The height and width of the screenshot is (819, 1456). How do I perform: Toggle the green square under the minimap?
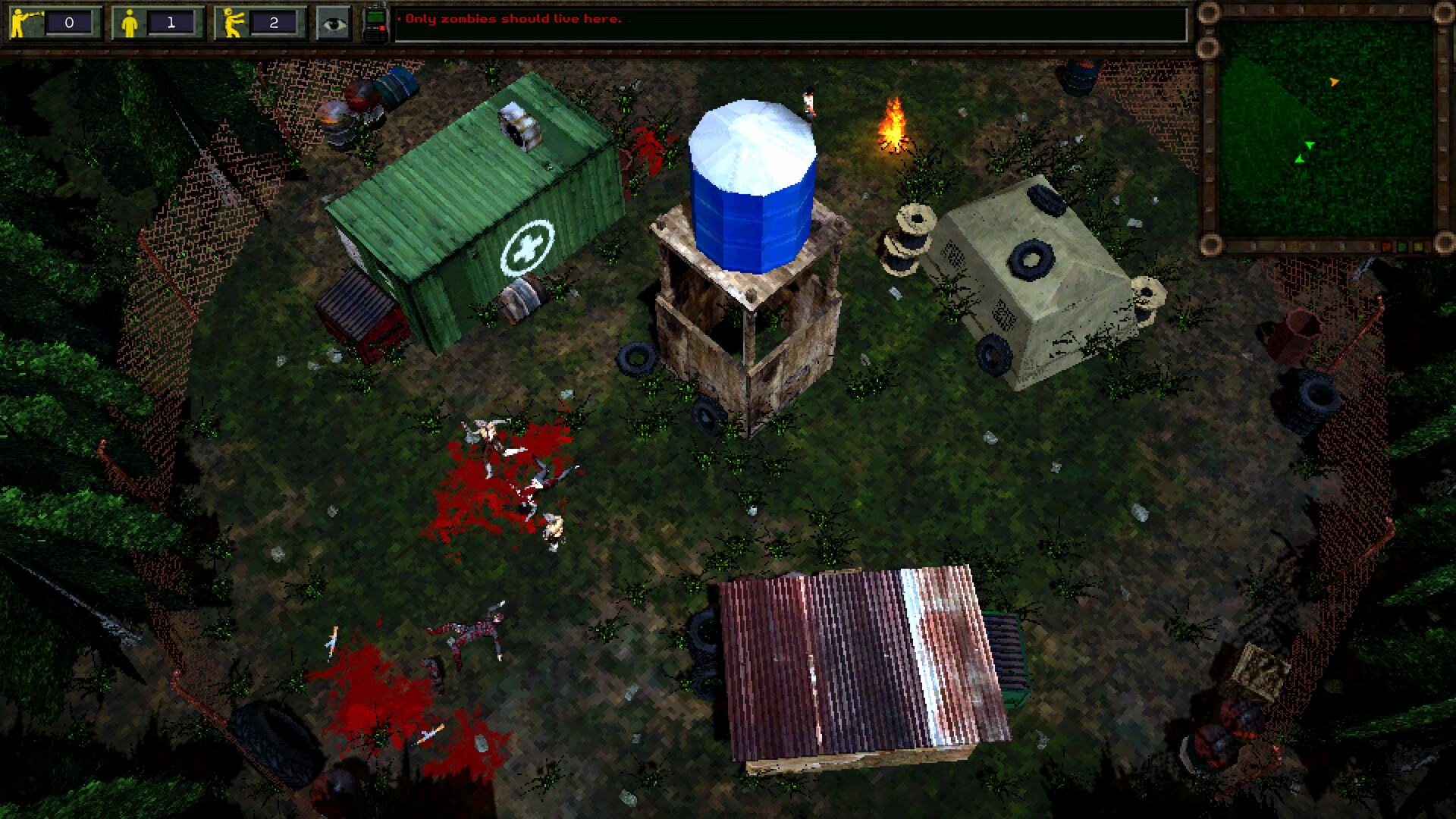tap(1401, 246)
